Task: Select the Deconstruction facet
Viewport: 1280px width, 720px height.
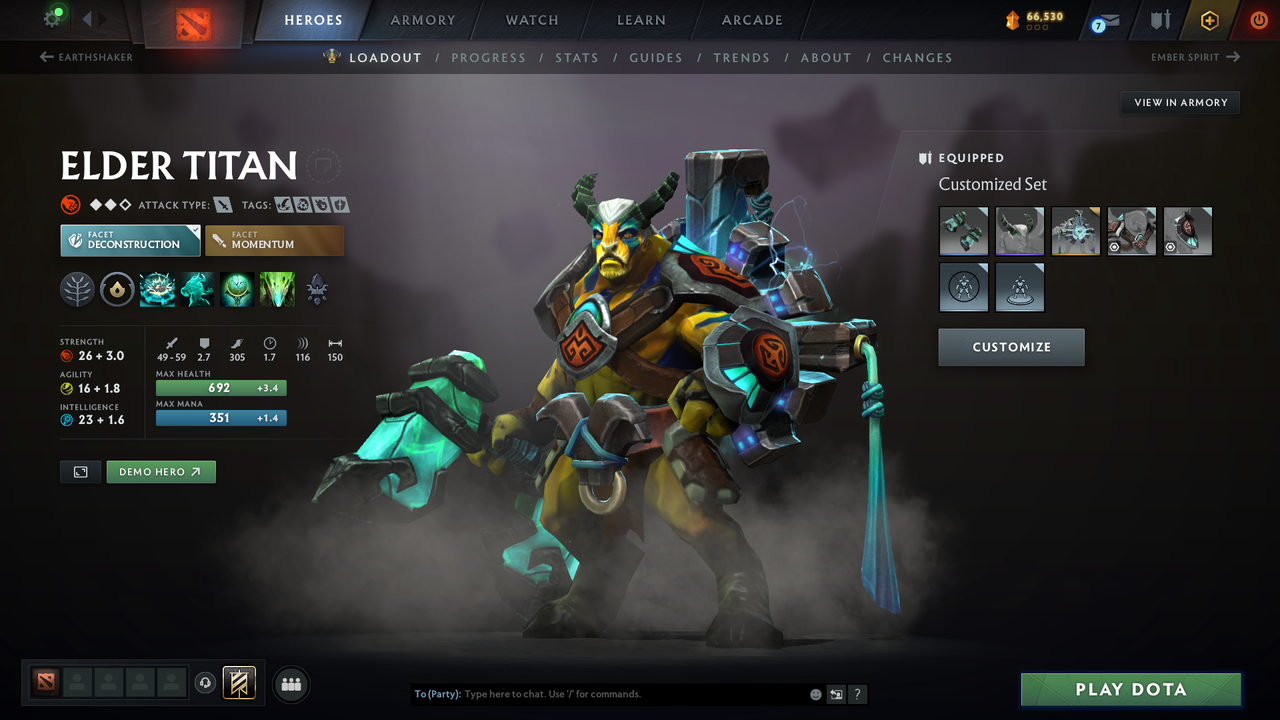Action: tap(130, 240)
